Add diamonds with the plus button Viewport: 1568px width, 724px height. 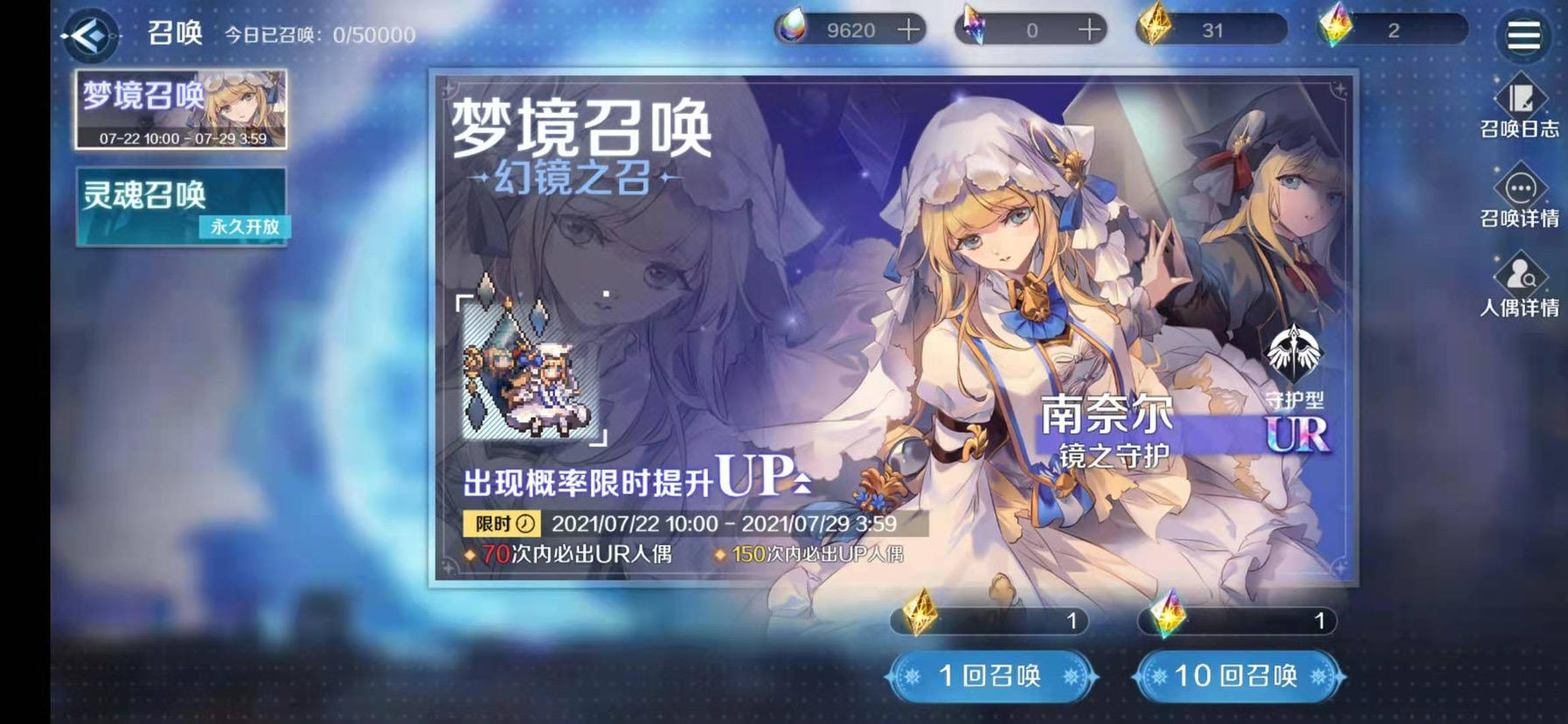point(909,29)
